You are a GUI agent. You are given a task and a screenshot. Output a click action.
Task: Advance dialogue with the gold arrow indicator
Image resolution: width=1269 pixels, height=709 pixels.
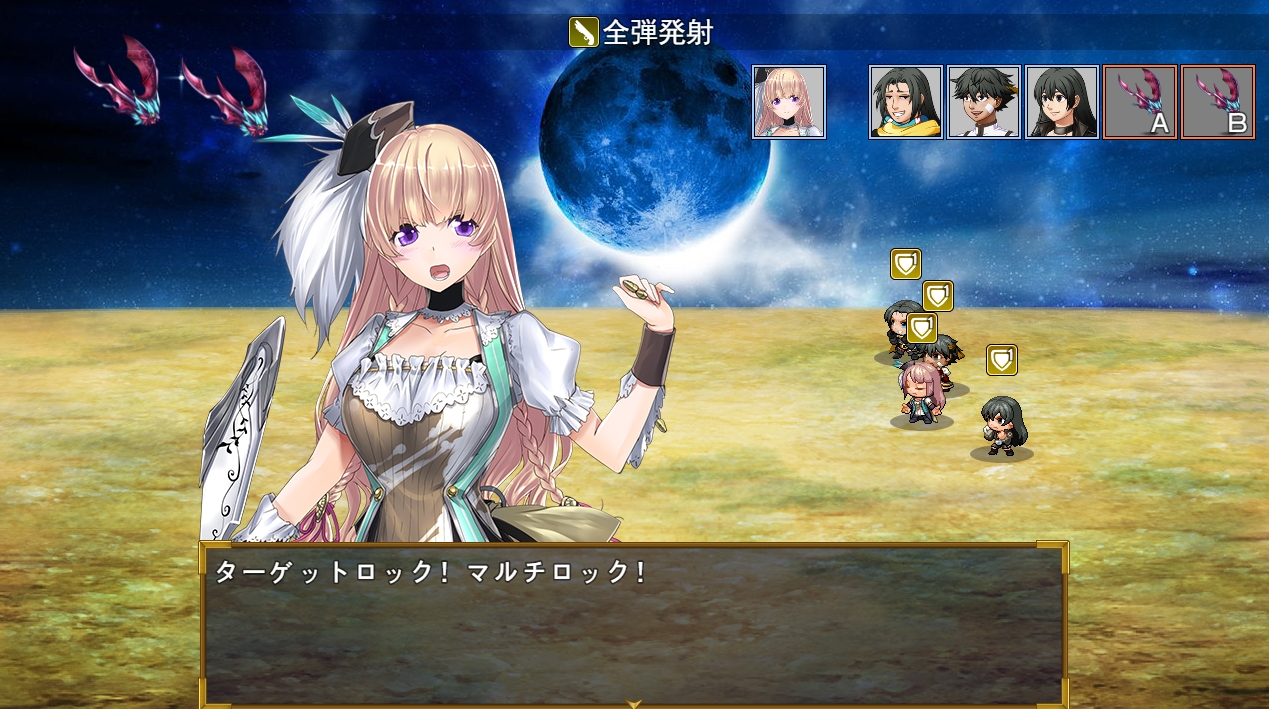pyautogui.click(x=634, y=703)
